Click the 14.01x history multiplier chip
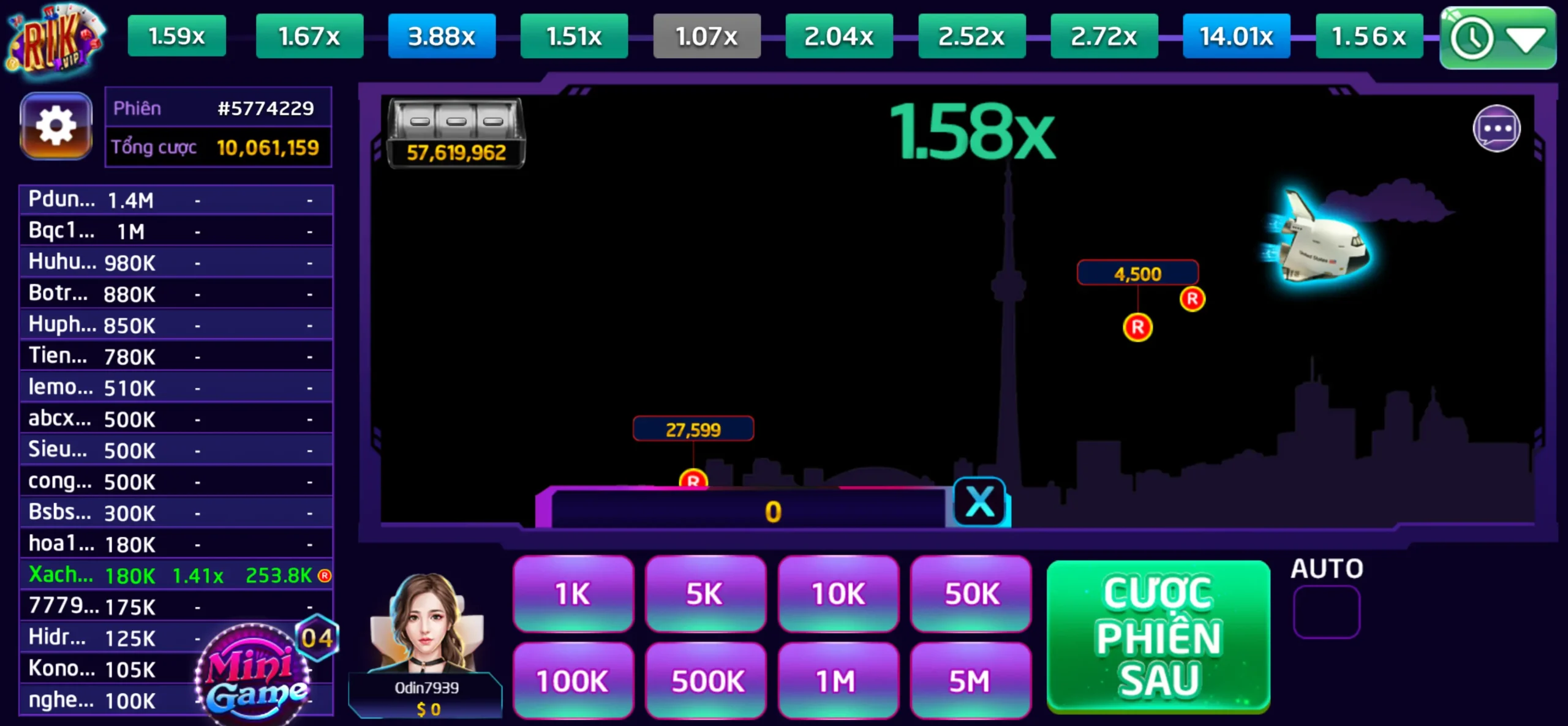The image size is (1568, 726). tap(1237, 37)
